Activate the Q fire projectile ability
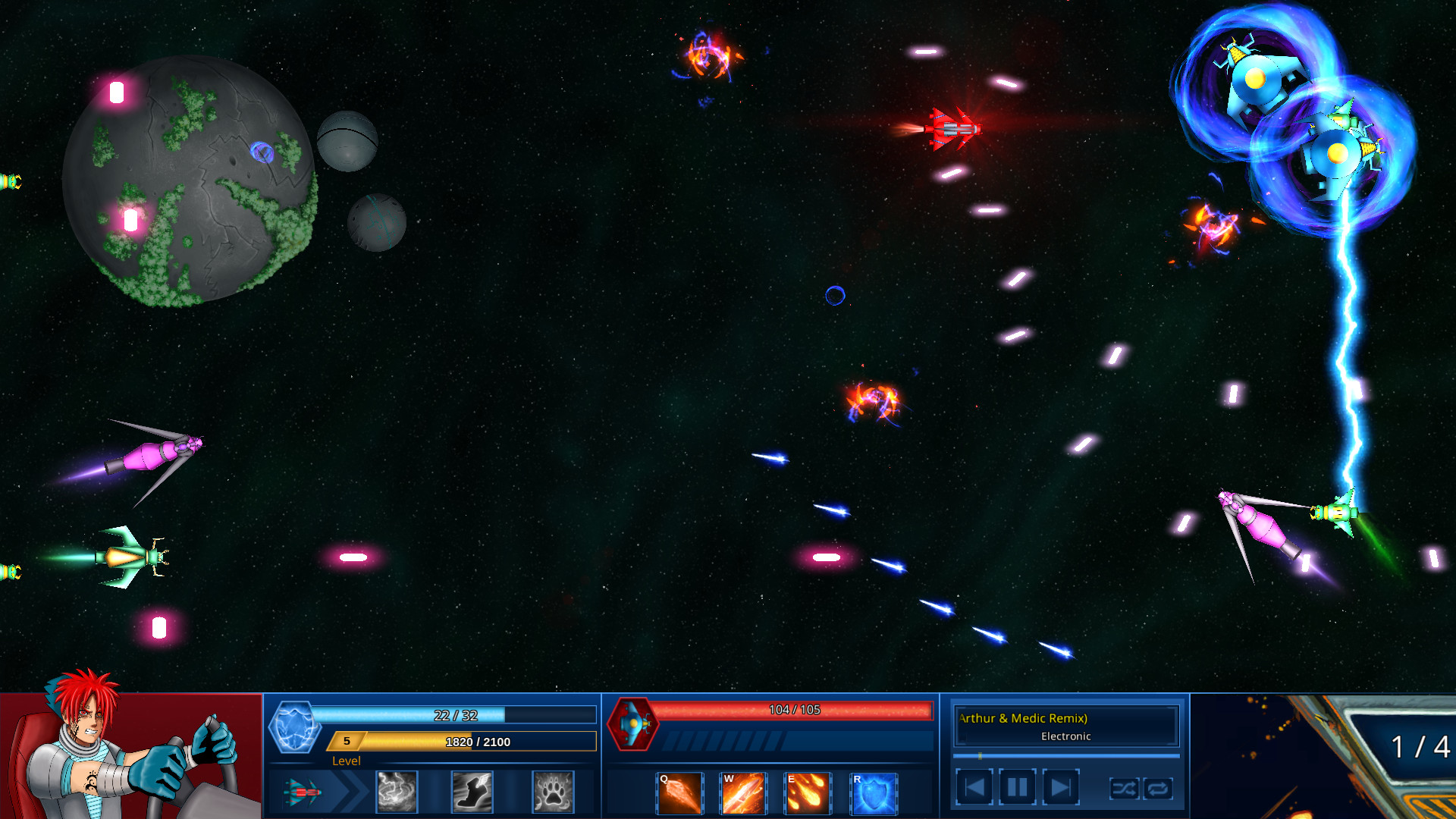This screenshot has height=819, width=1456. pyautogui.click(x=678, y=792)
